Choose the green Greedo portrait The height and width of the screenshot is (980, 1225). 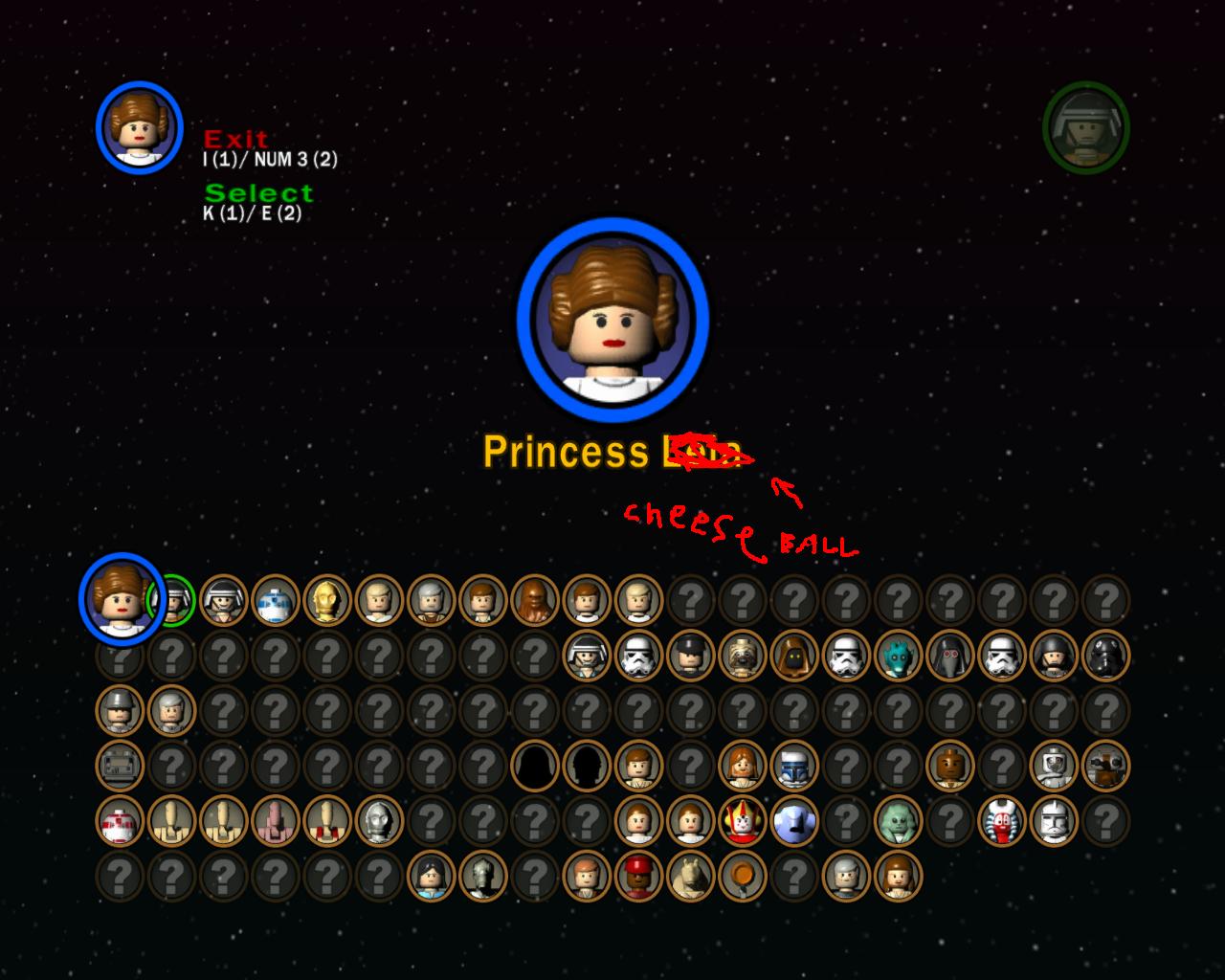(897, 656)
